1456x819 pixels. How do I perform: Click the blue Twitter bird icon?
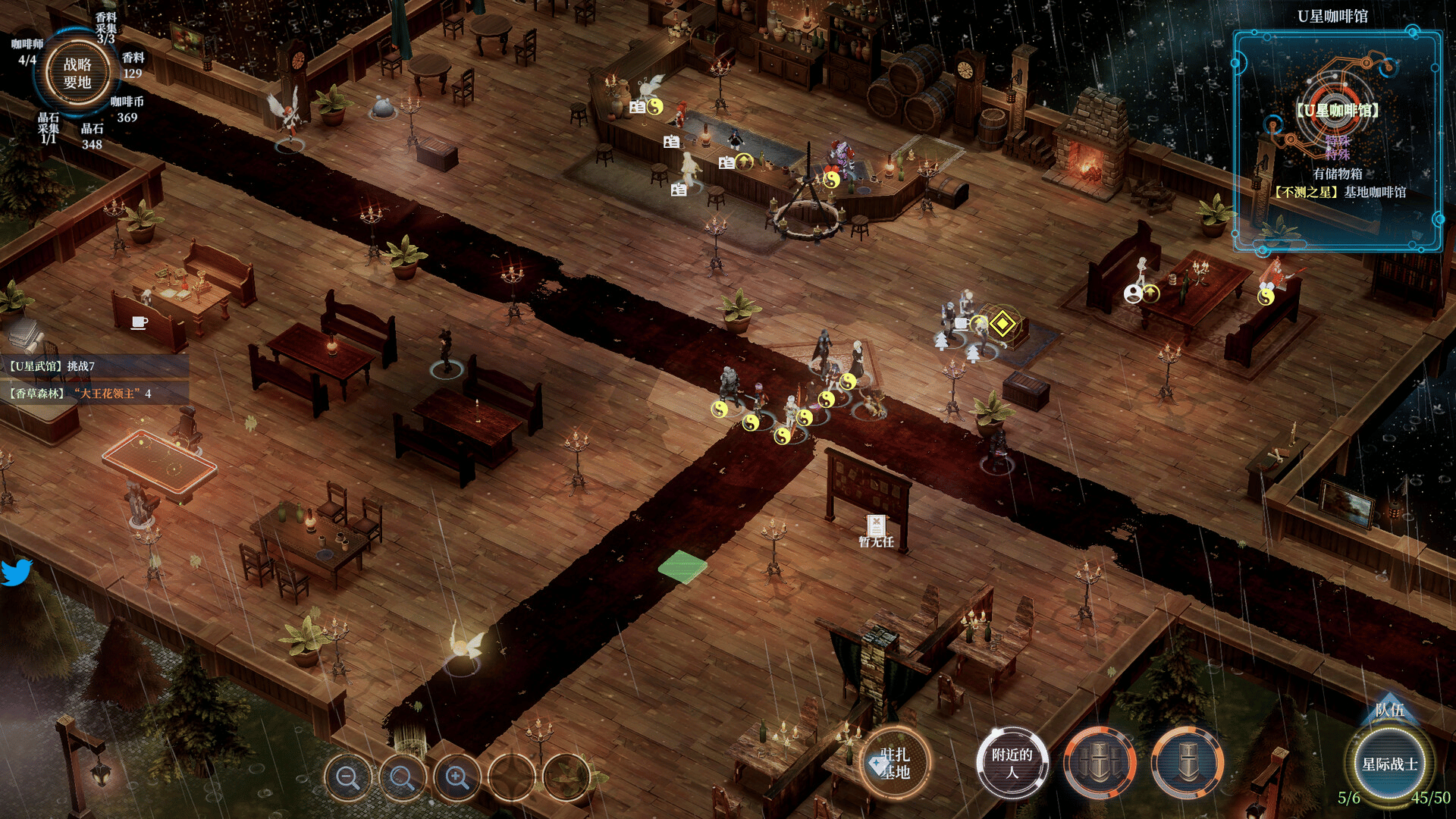(17, 573)
